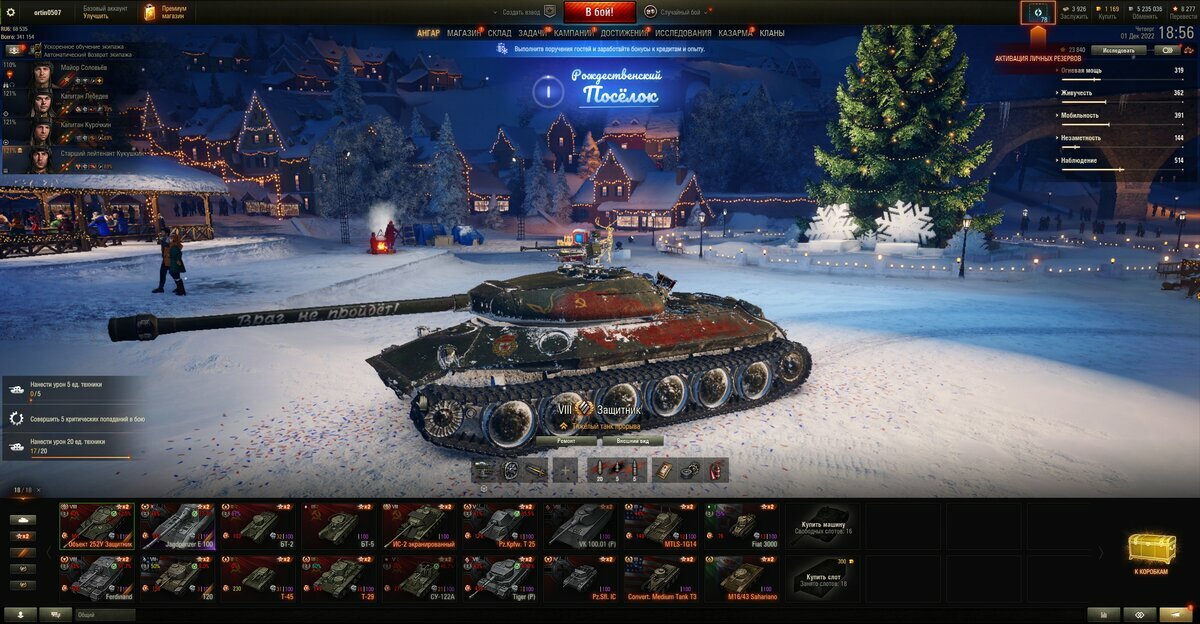Click the «Купить машину» slot
1200x624 pixels.
point(822,525)
